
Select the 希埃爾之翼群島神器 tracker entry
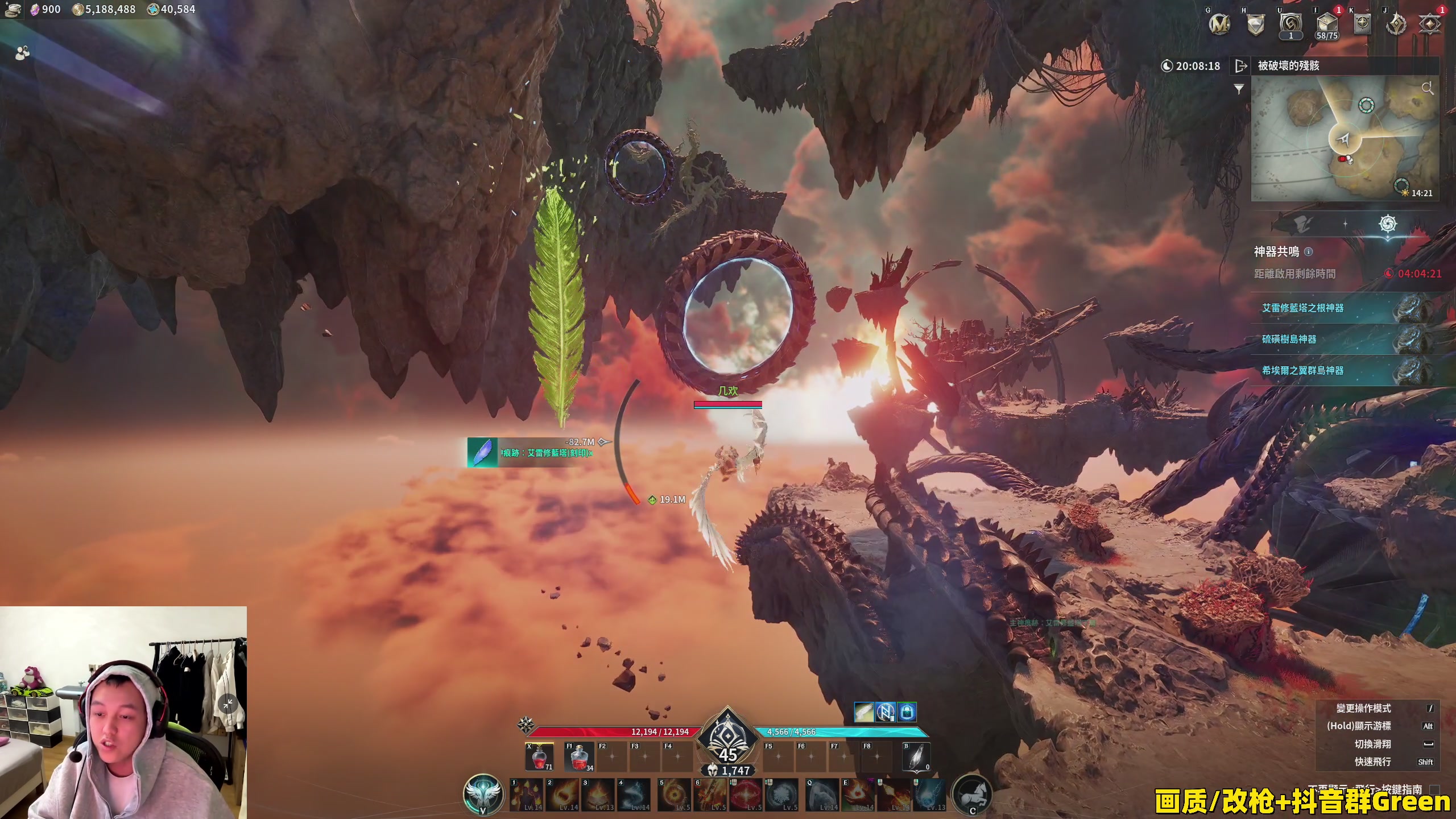[x=1302, y=371]
